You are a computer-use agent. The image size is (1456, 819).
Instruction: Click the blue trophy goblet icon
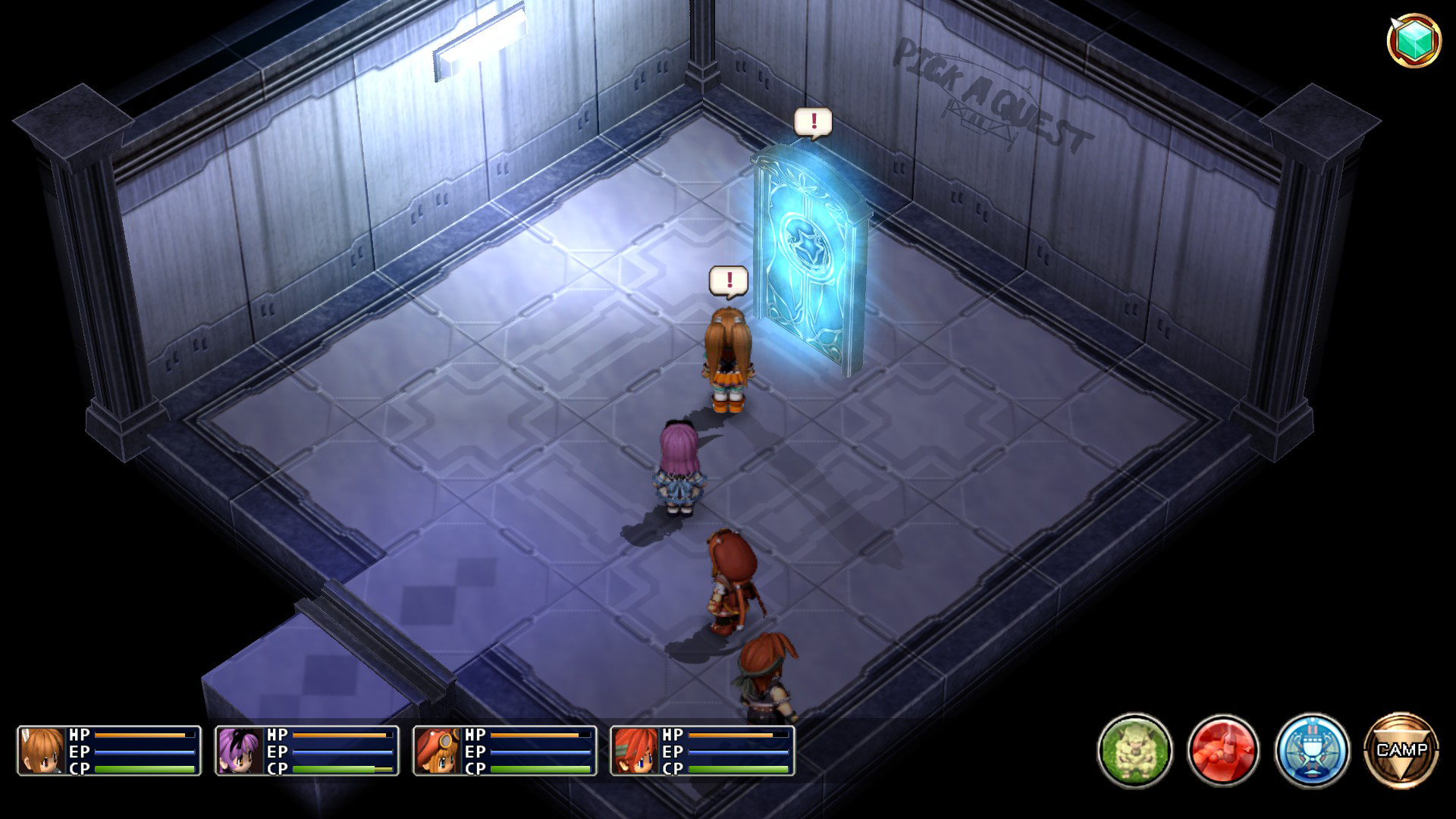(x=1312, y=750)
